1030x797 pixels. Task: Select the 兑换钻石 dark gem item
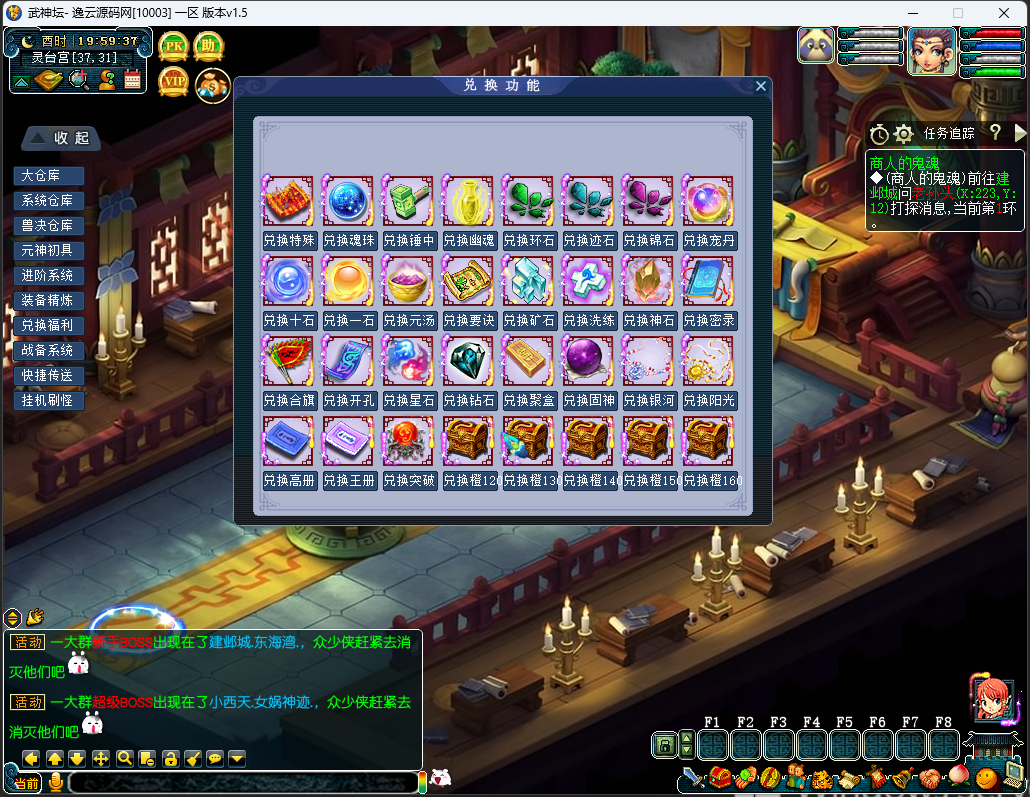pos(468,361)
